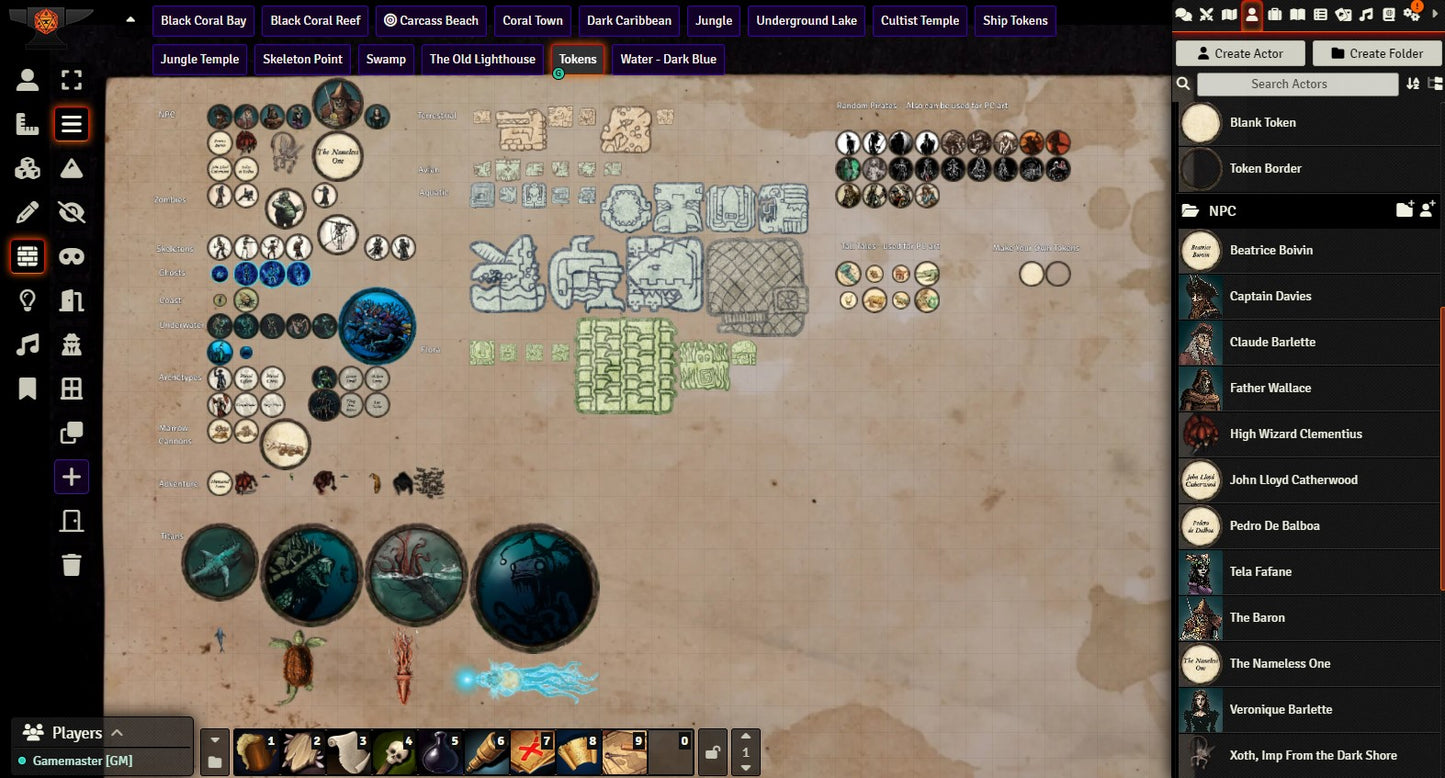
Task: Expand the Players list panel
Action: click(x=117, y=733)
